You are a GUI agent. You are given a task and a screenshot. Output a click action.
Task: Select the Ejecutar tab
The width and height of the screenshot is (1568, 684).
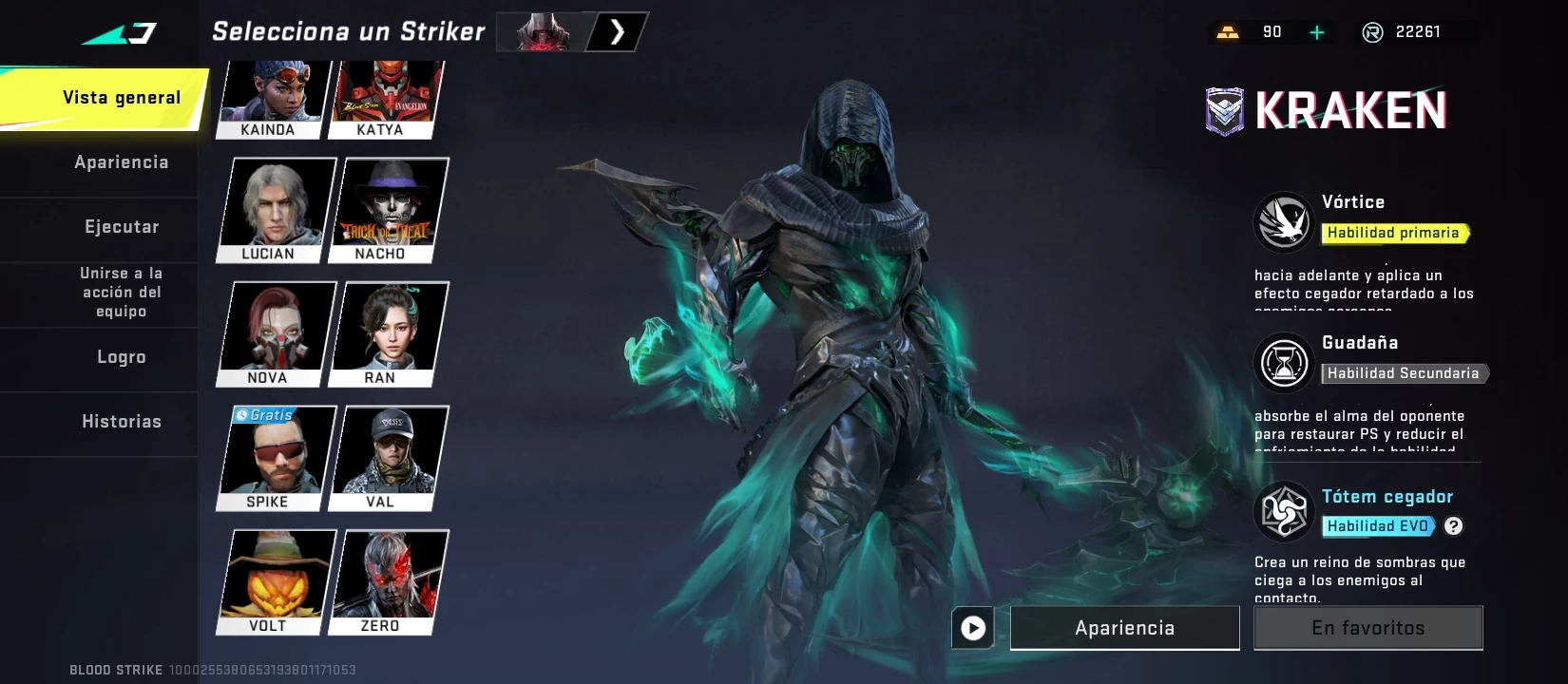point(122,227)
